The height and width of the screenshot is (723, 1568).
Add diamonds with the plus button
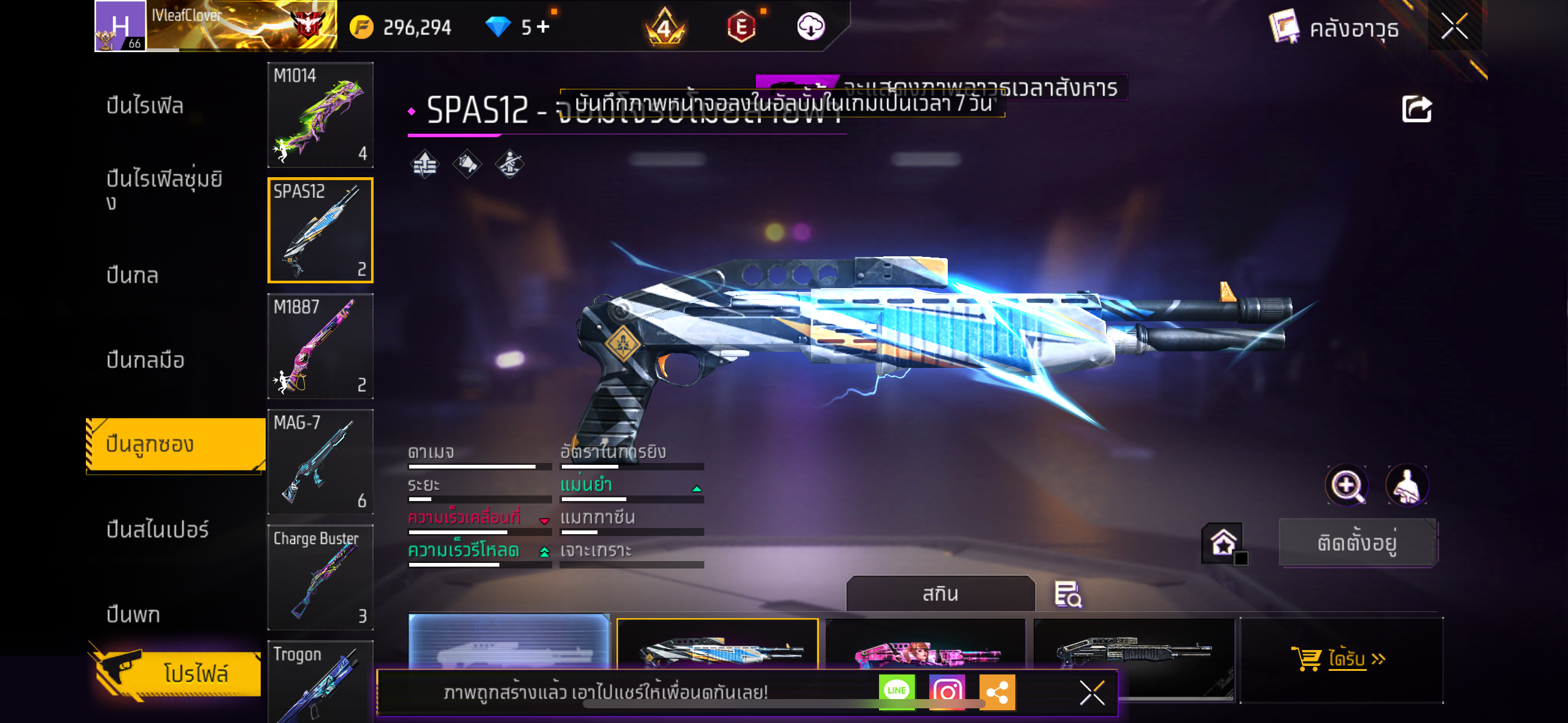(543, 26)
